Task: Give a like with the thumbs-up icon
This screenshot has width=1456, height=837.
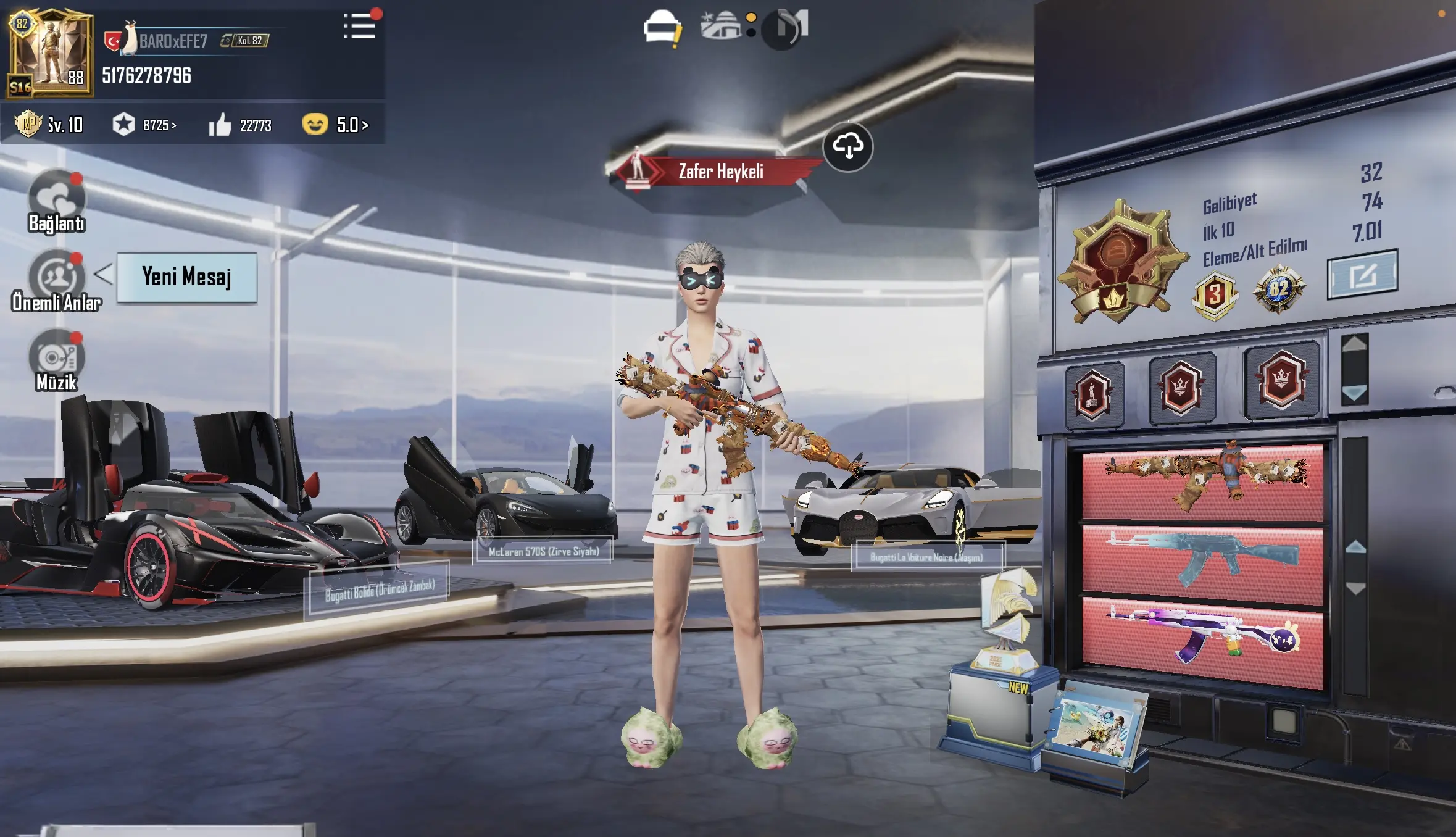Action: point(220,125)
